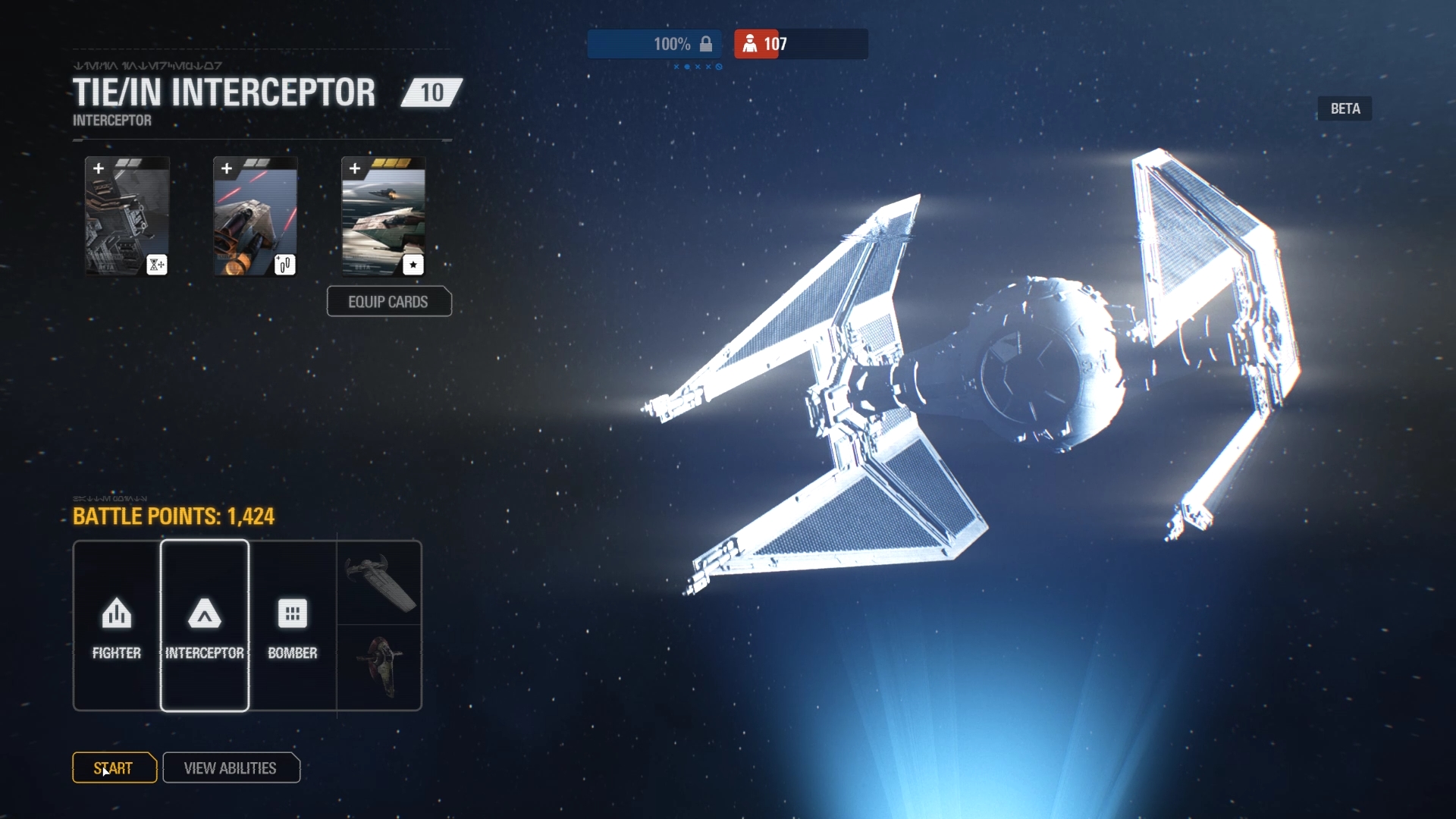Select the top hero starship thumbnail

pos(379,583)
